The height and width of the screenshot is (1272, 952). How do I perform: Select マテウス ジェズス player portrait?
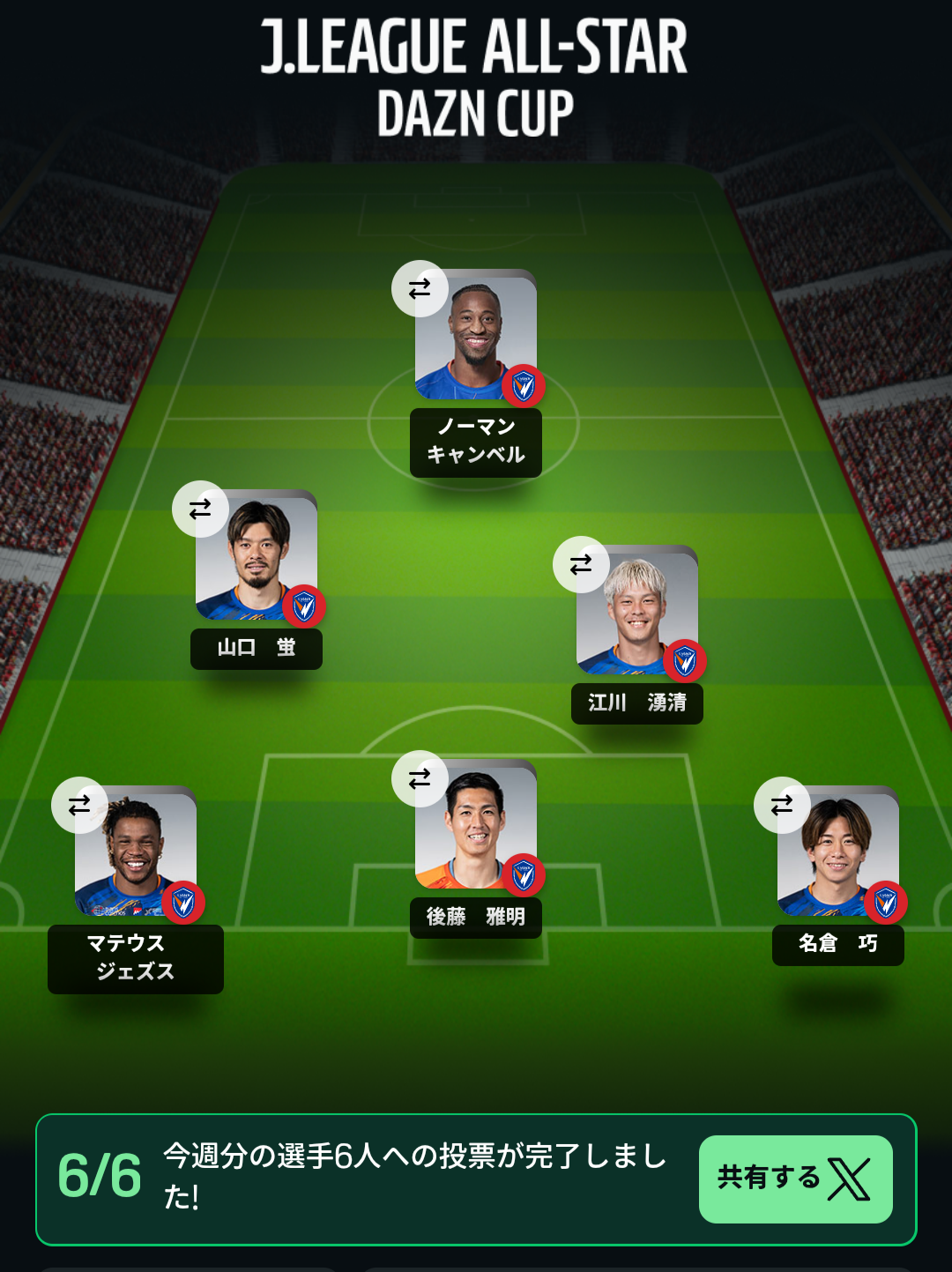click(136, 855)
